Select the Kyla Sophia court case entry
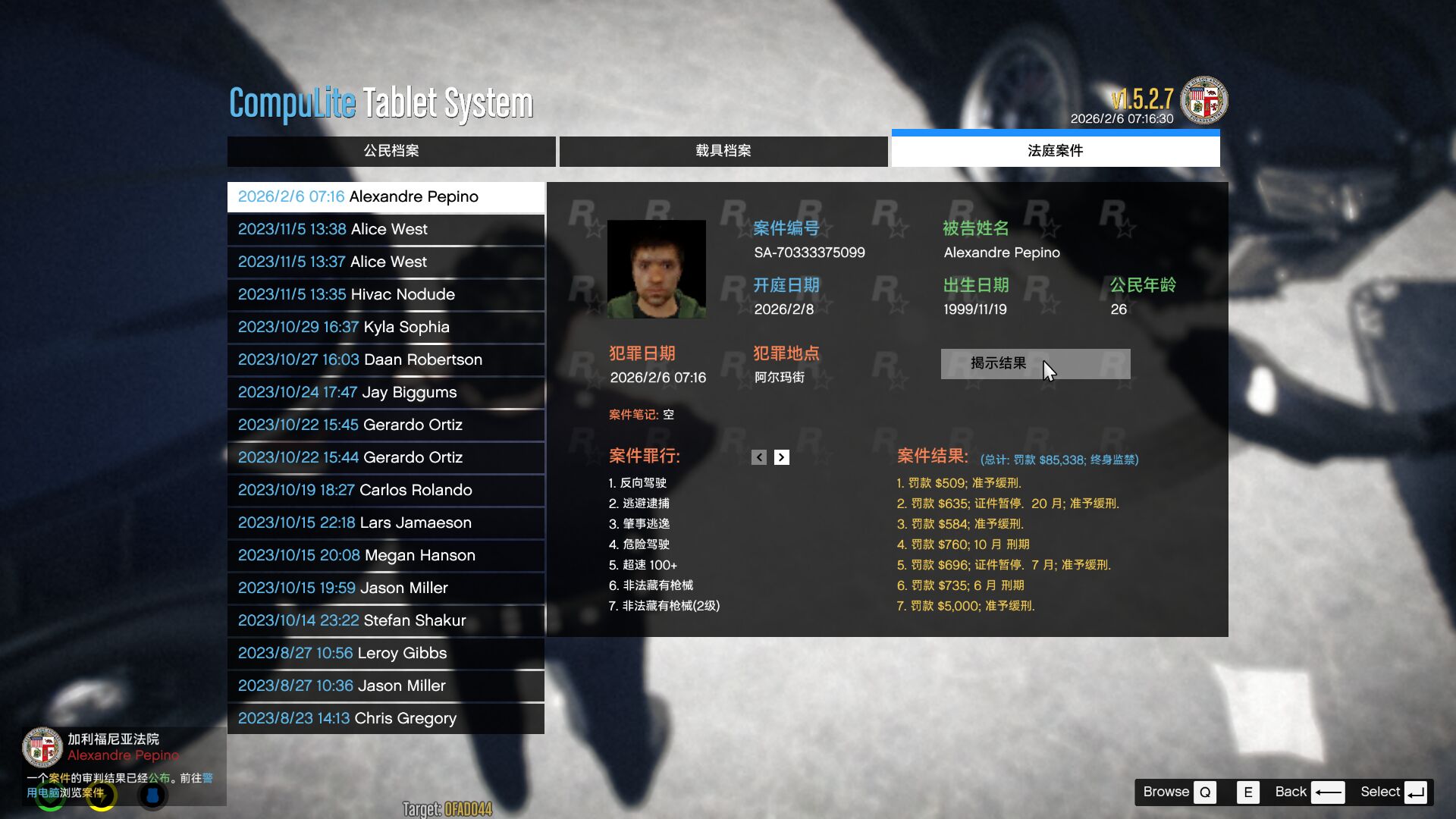The width and height of the screenshot is (1456, 819). [385, 327]
